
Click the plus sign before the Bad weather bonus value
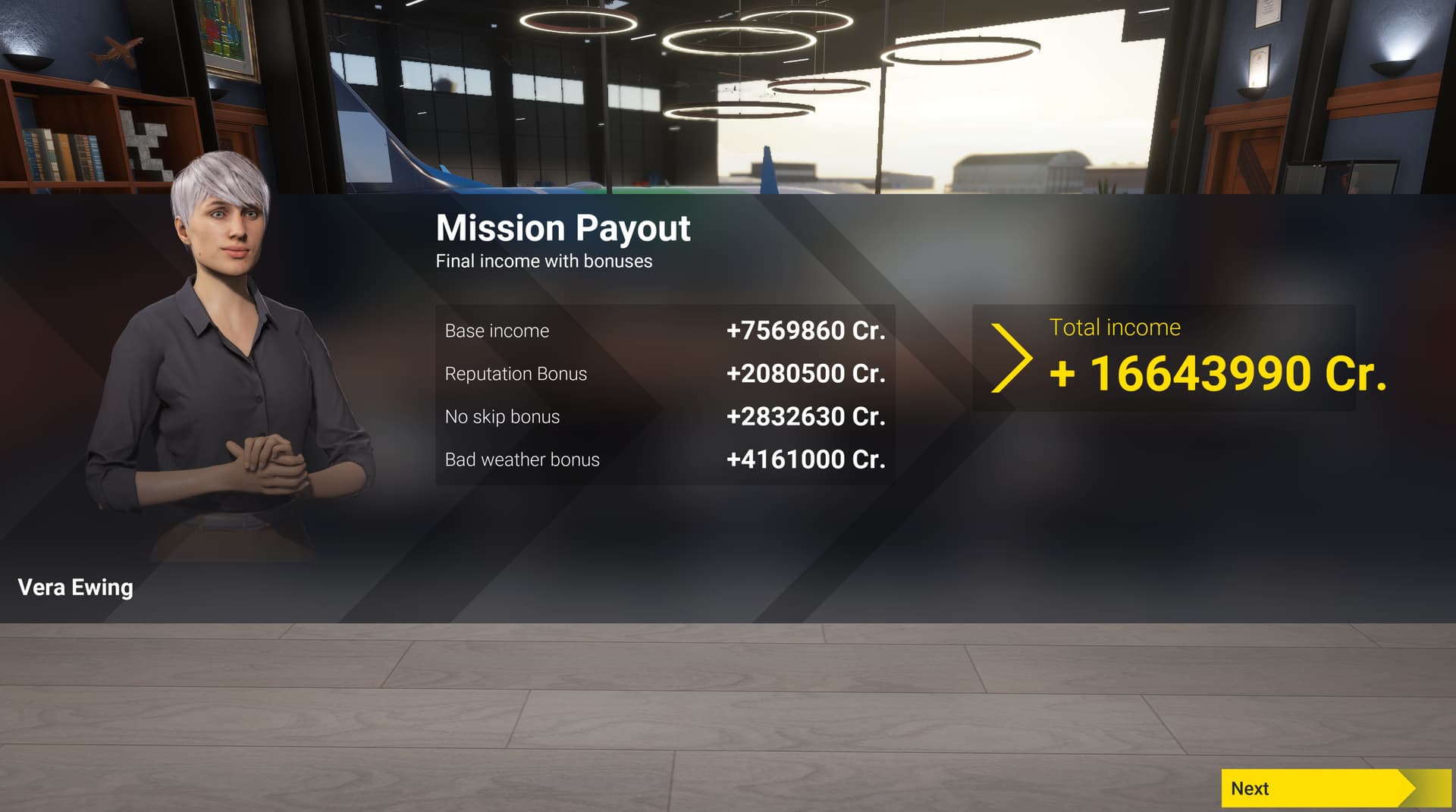[x=735, y=459]
